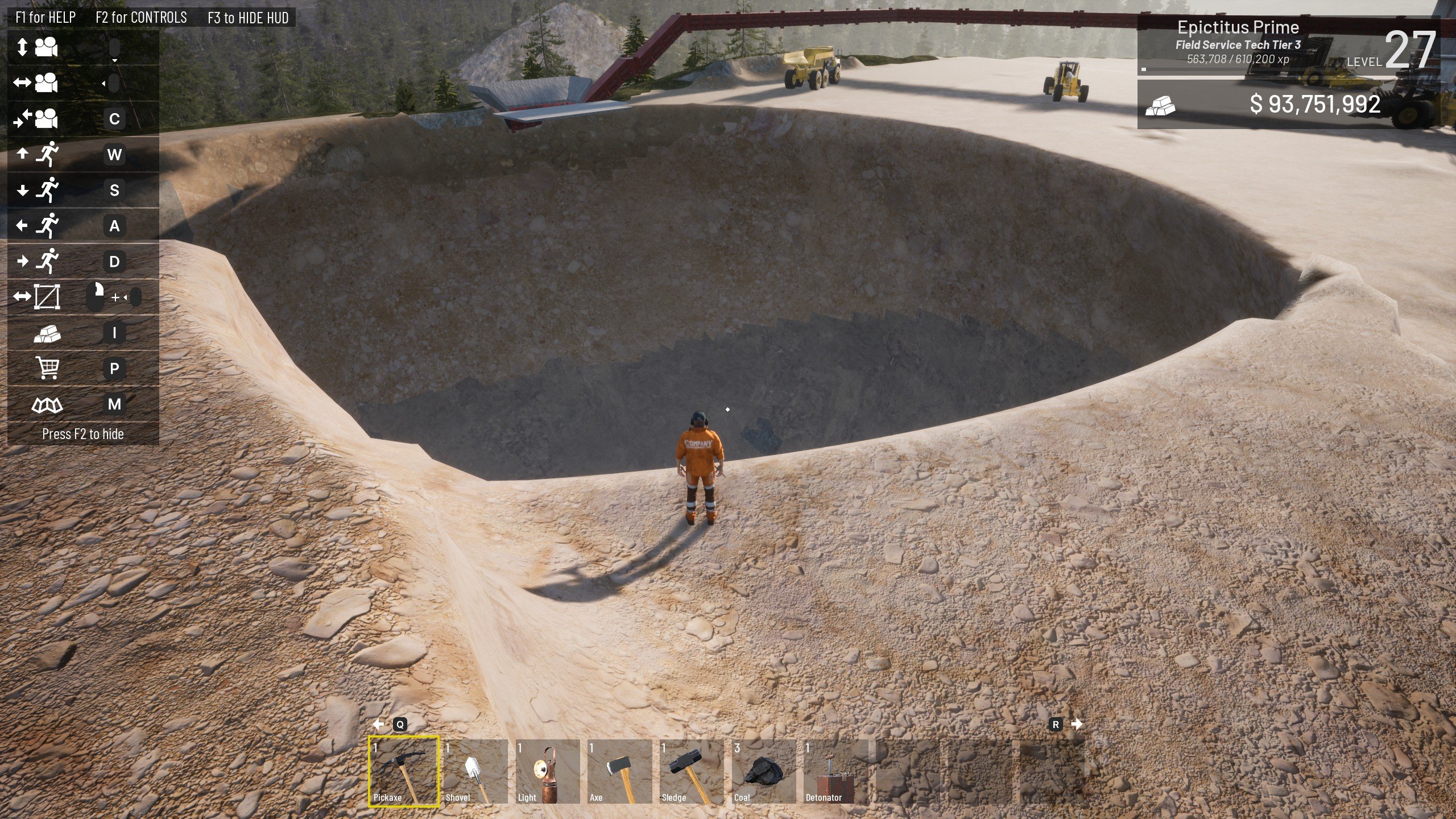Select the Sledge hammer slot
Viewport: 1456px width, 819px height.
[x=692, y=771]
